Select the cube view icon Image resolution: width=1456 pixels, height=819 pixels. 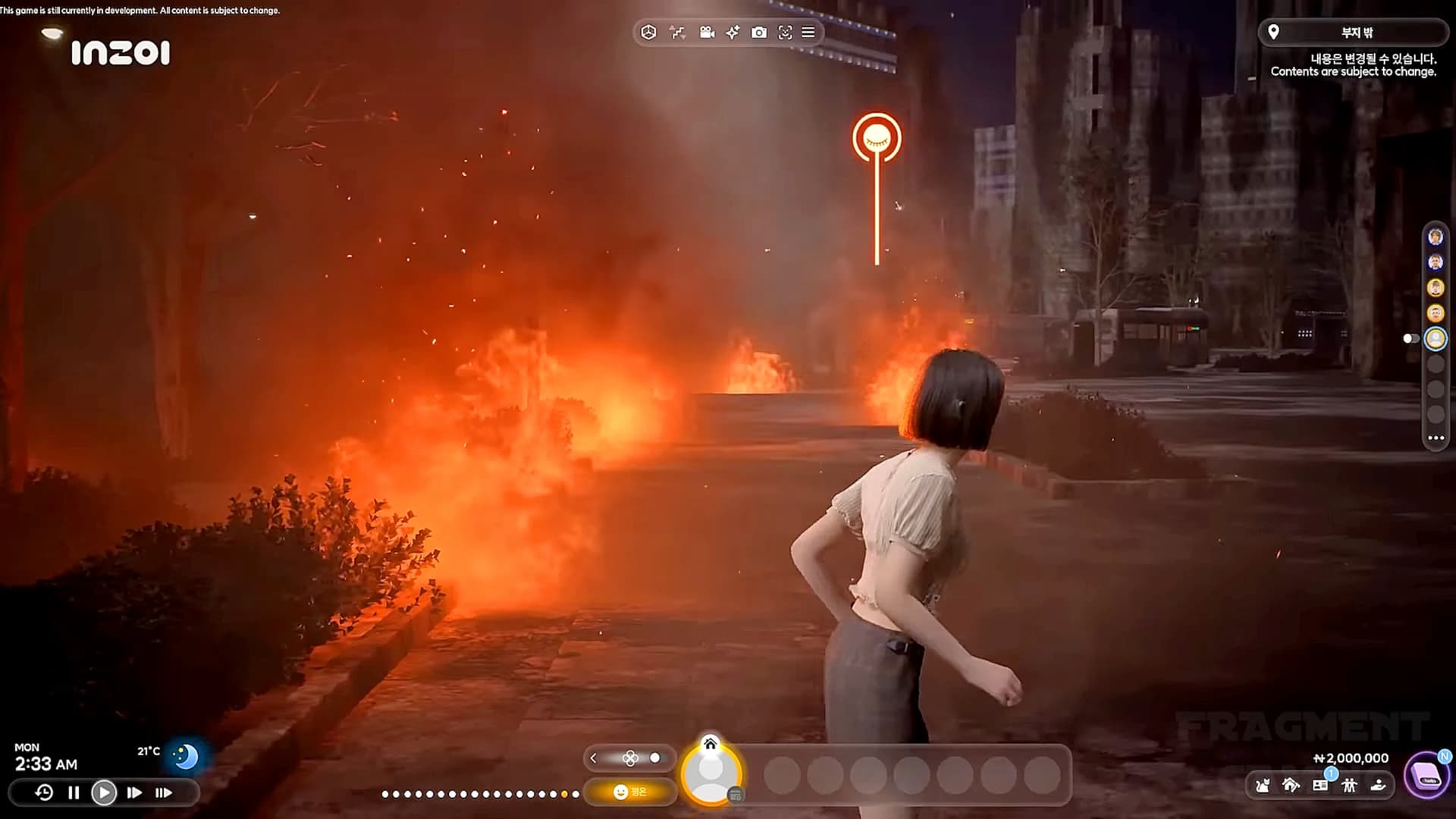[x=648, y=33]
